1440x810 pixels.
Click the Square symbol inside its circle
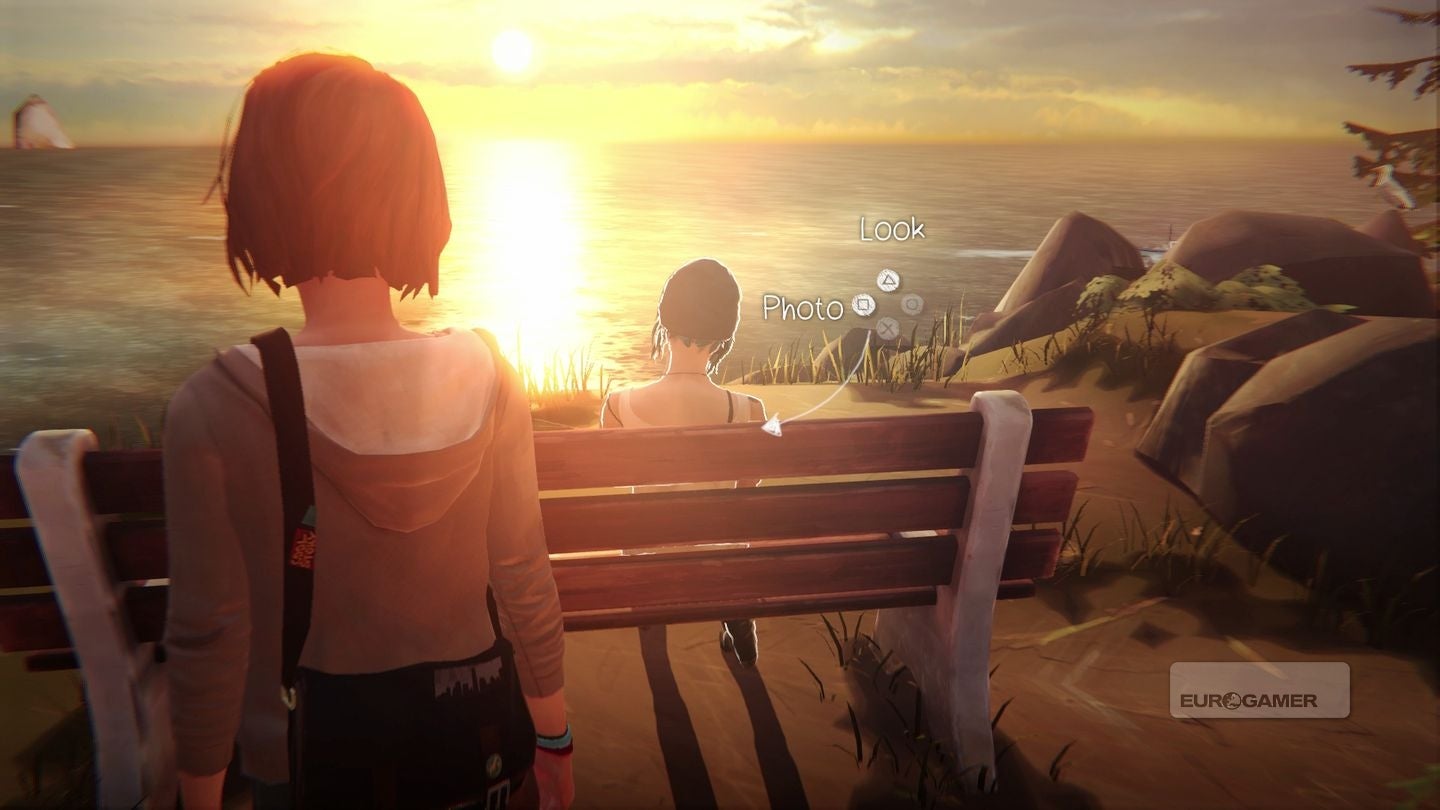point(864,305)
